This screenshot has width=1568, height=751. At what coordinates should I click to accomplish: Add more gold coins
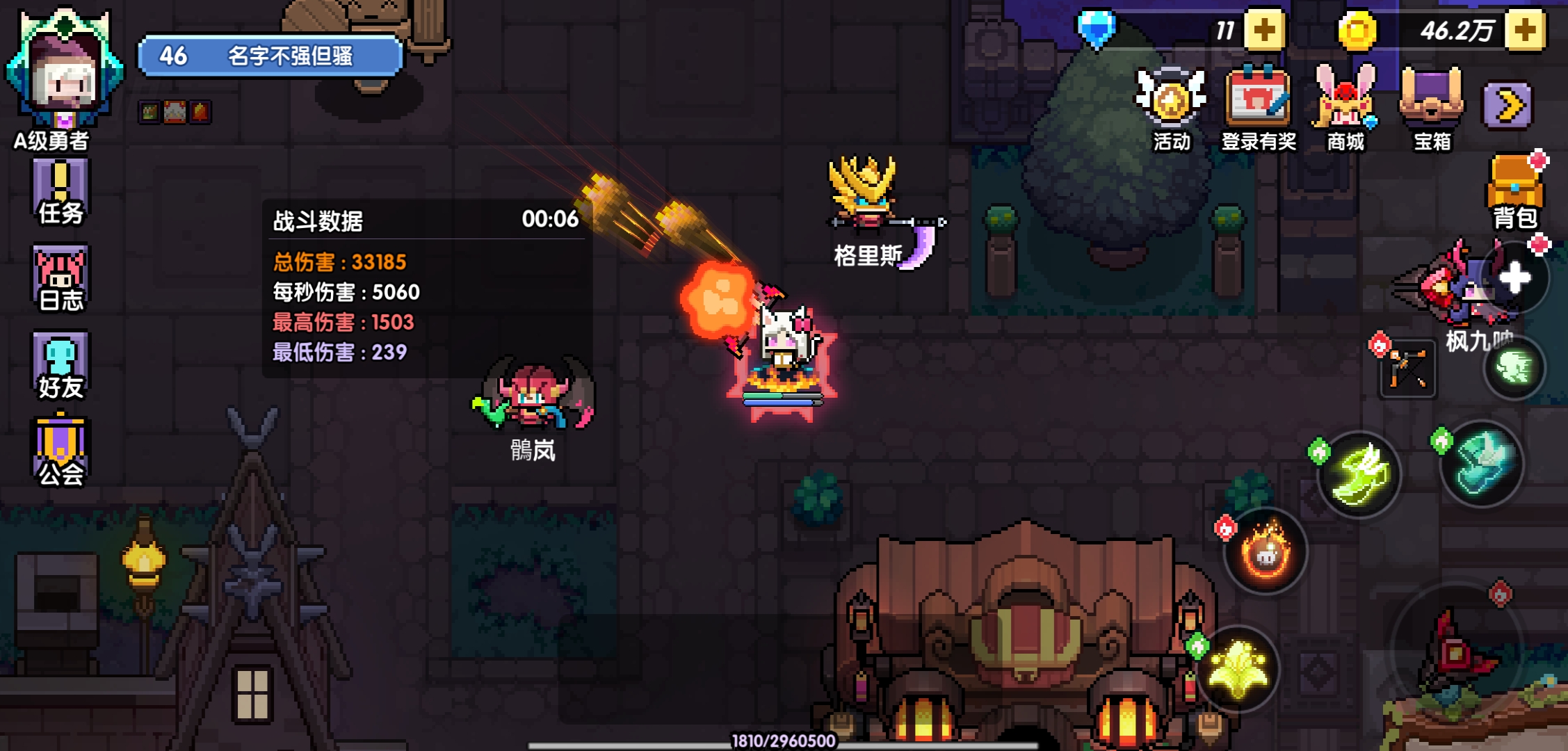point(1524,30)
